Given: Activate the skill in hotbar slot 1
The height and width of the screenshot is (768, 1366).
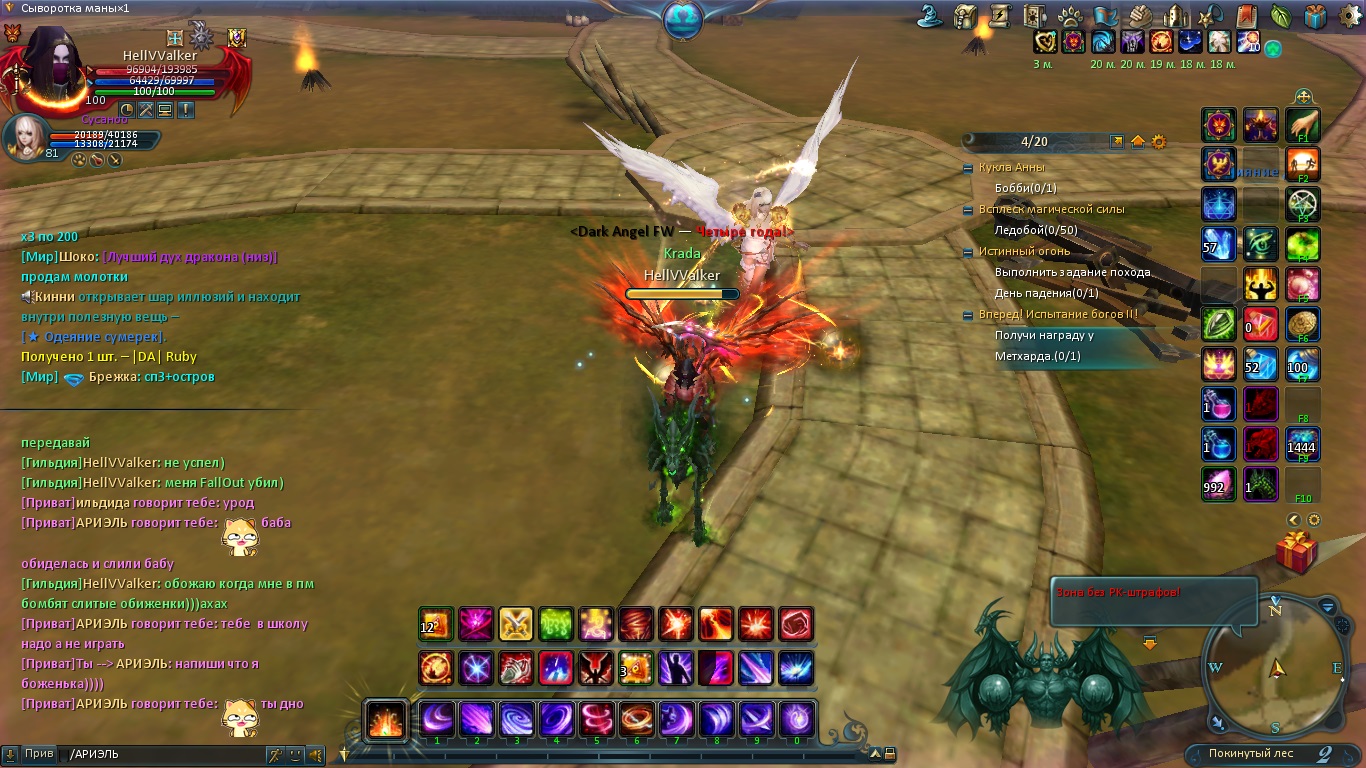Looking at the screenshot, I should coord(437,719).
